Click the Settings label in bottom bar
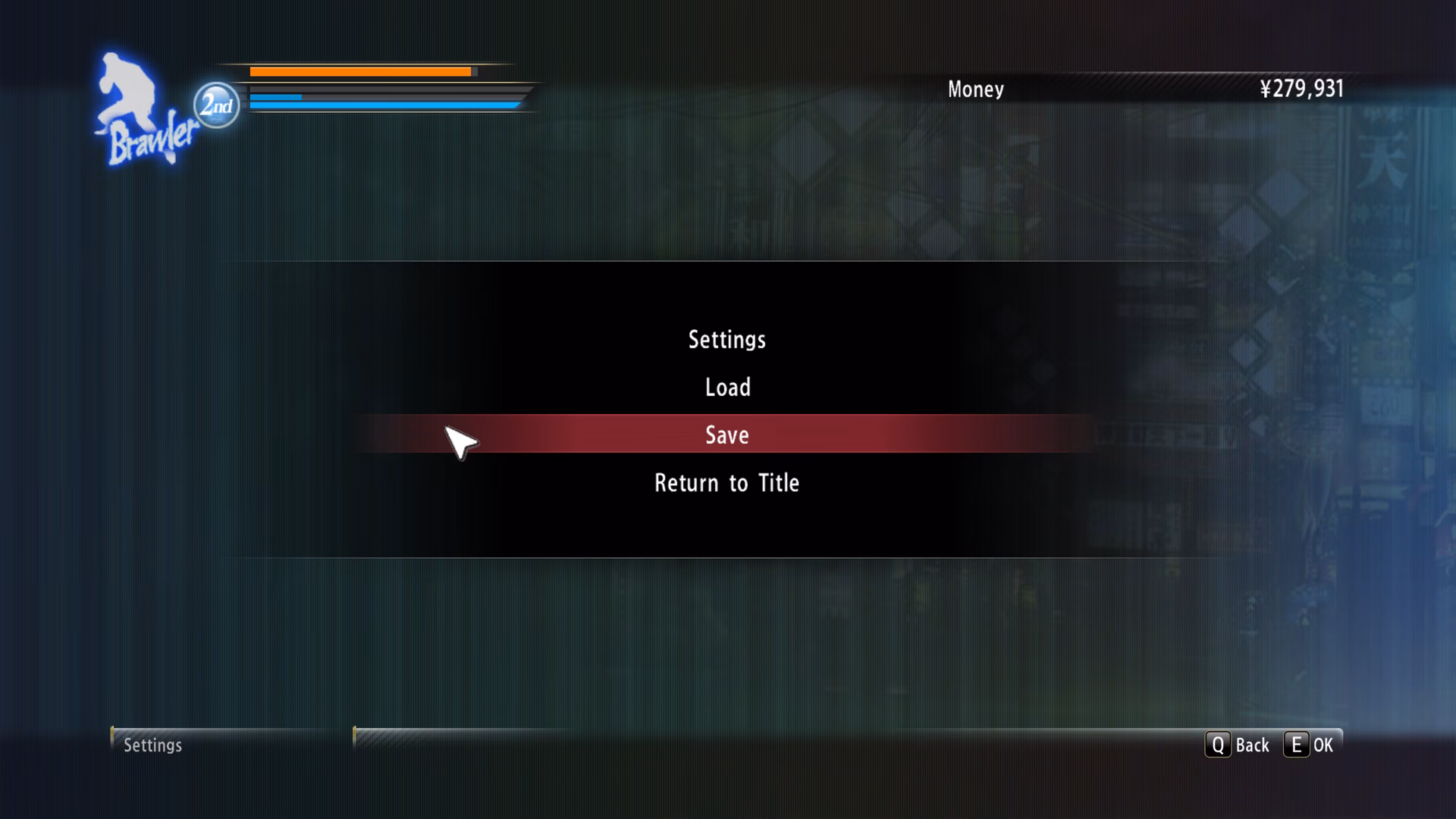Image resolution: width=1456 pixels, height=819 pixels. (x=152, y=745)
